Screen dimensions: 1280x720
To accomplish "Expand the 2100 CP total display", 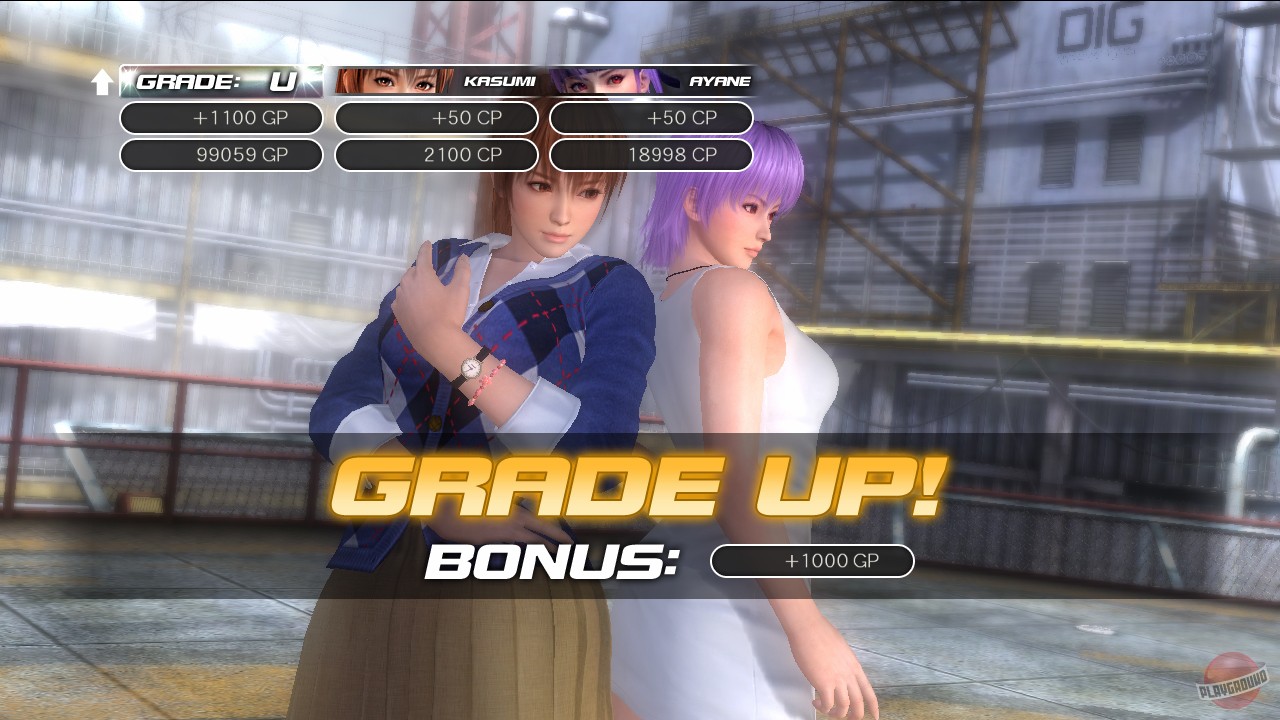I will [x=437, y=155].
